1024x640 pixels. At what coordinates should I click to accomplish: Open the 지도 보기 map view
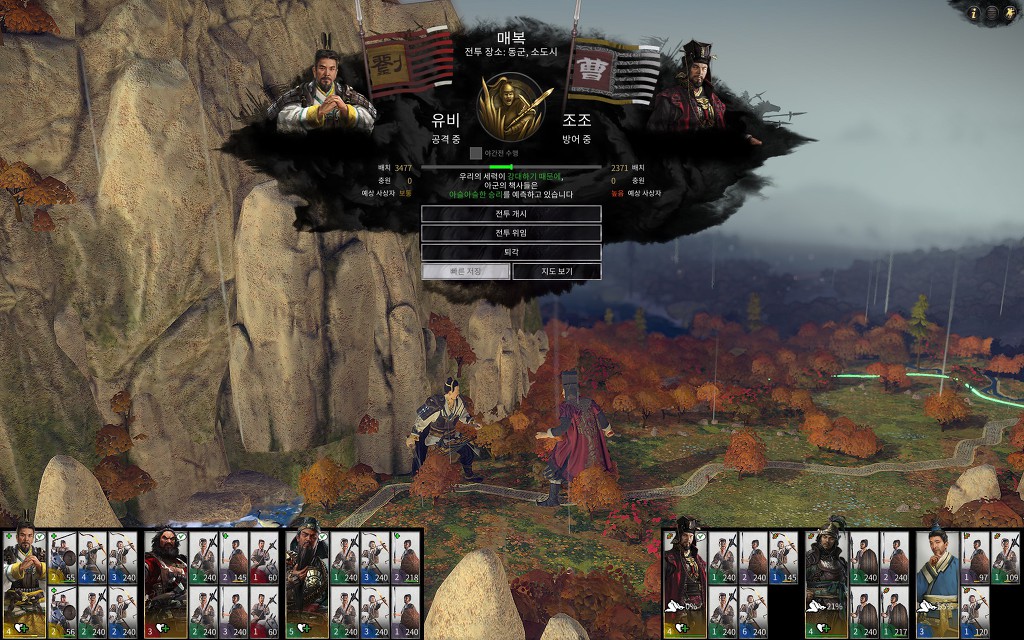pyautogui.click(x=556, y=271)
